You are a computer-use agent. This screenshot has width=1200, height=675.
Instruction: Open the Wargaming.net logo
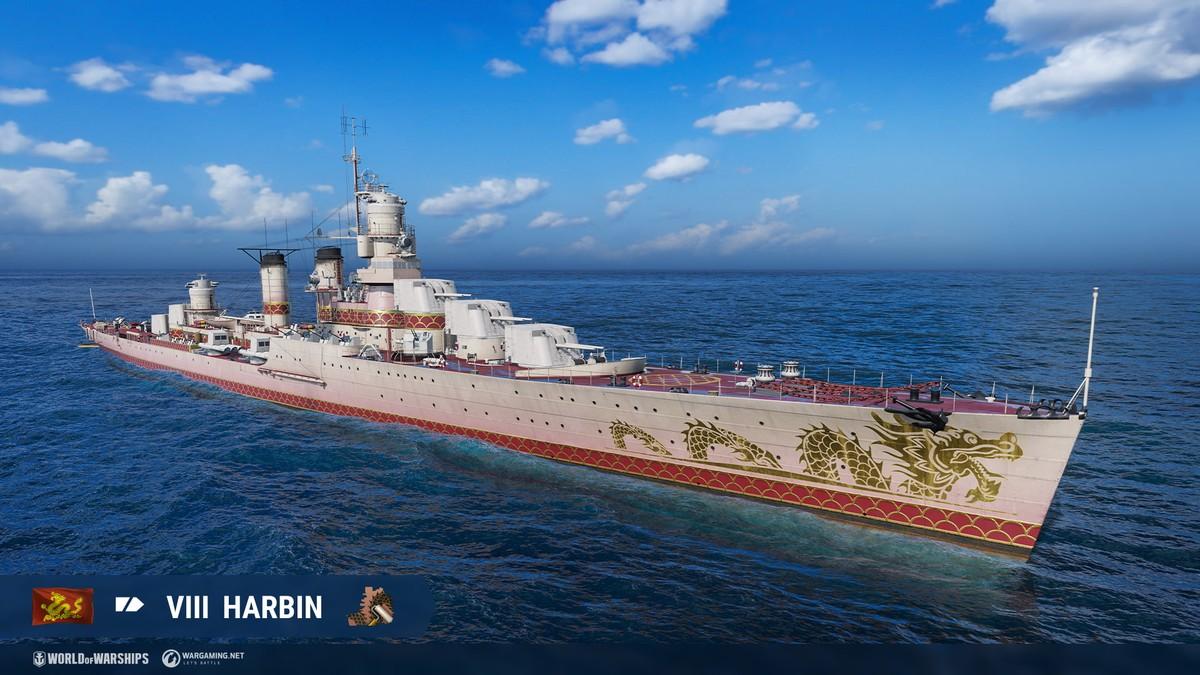click(203, 658)
